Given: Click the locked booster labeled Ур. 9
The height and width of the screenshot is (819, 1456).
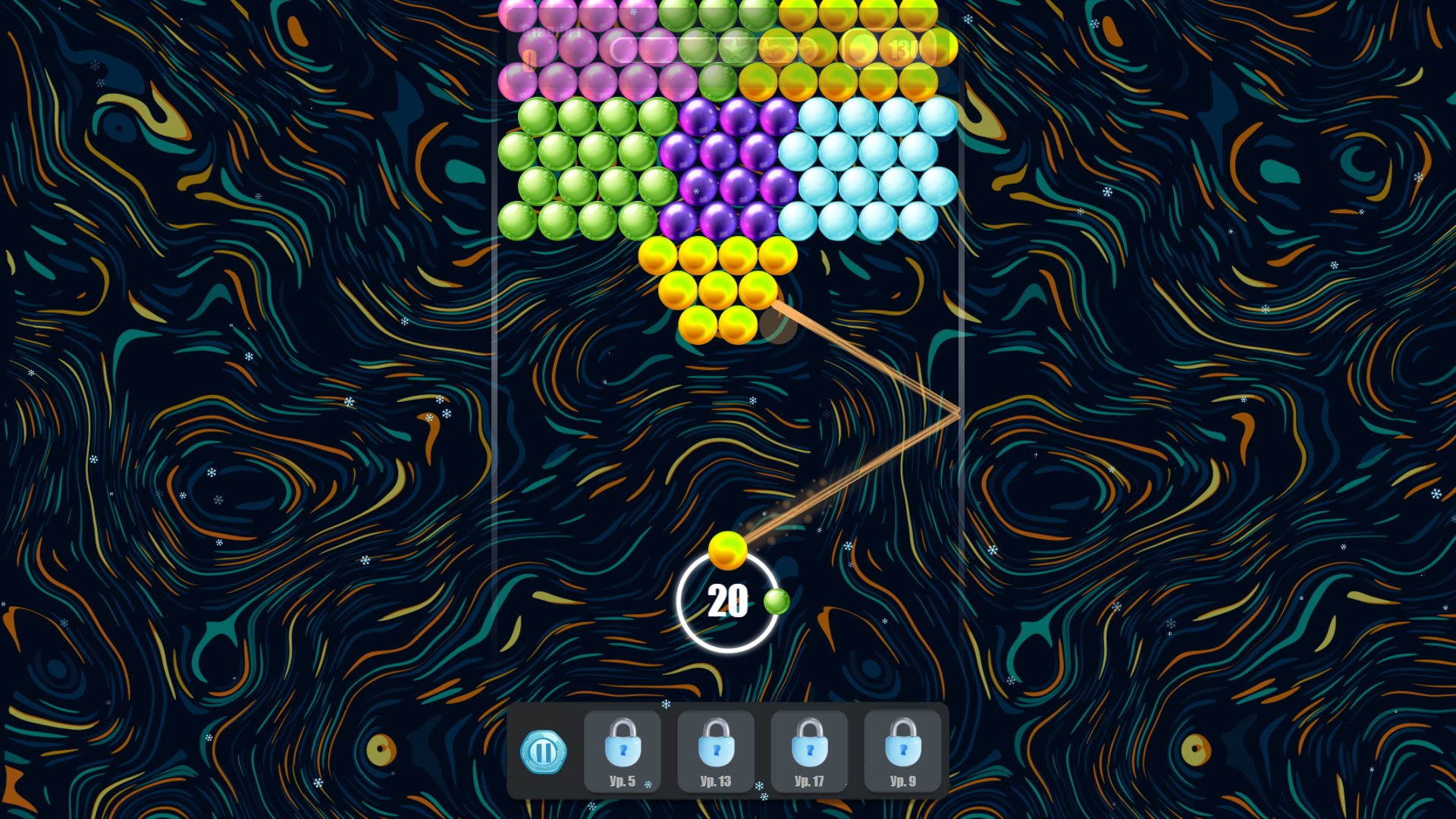Looking at the screenshot, I should (x=902, y=752).
